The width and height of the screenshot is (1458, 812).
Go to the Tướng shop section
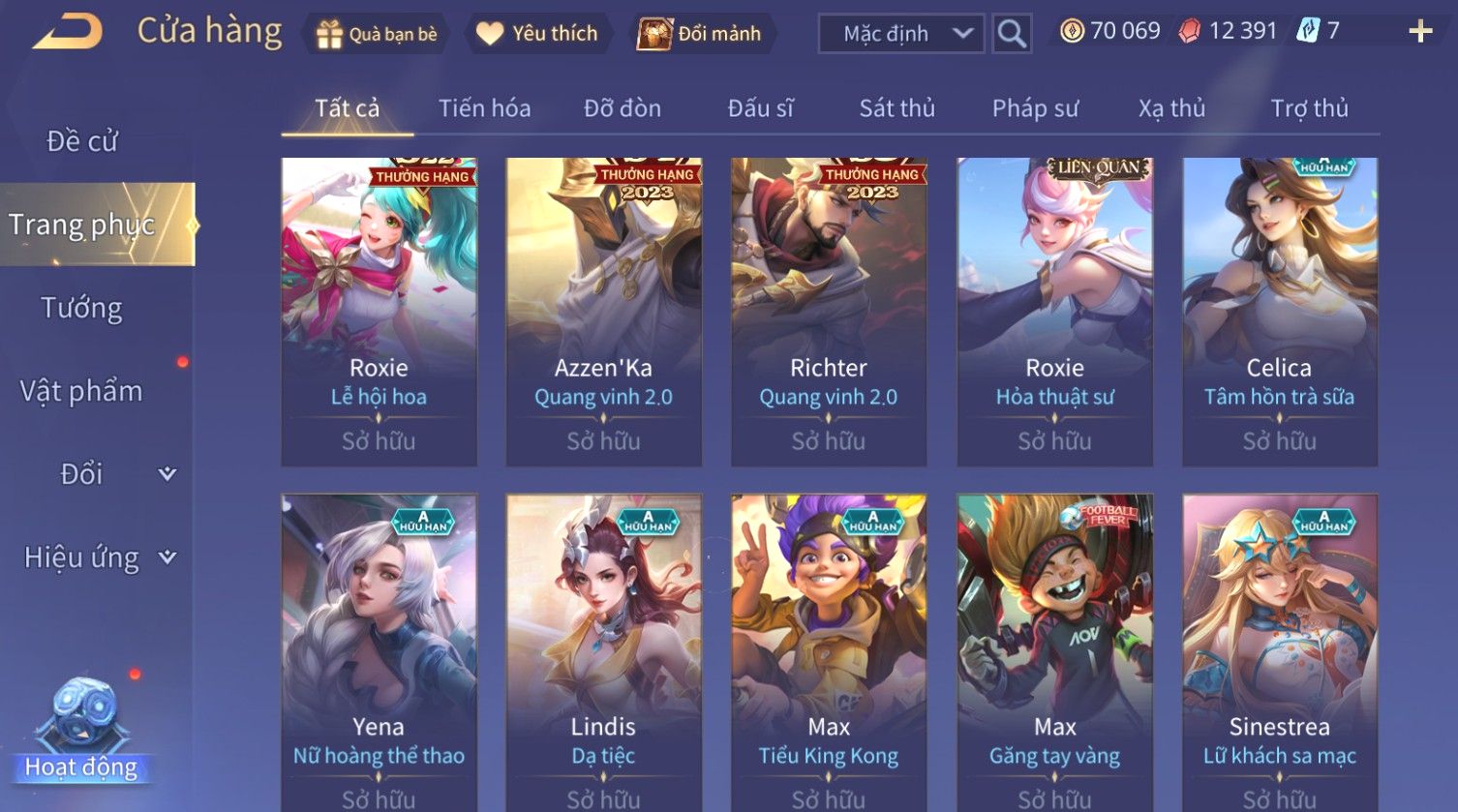(82, 308)
